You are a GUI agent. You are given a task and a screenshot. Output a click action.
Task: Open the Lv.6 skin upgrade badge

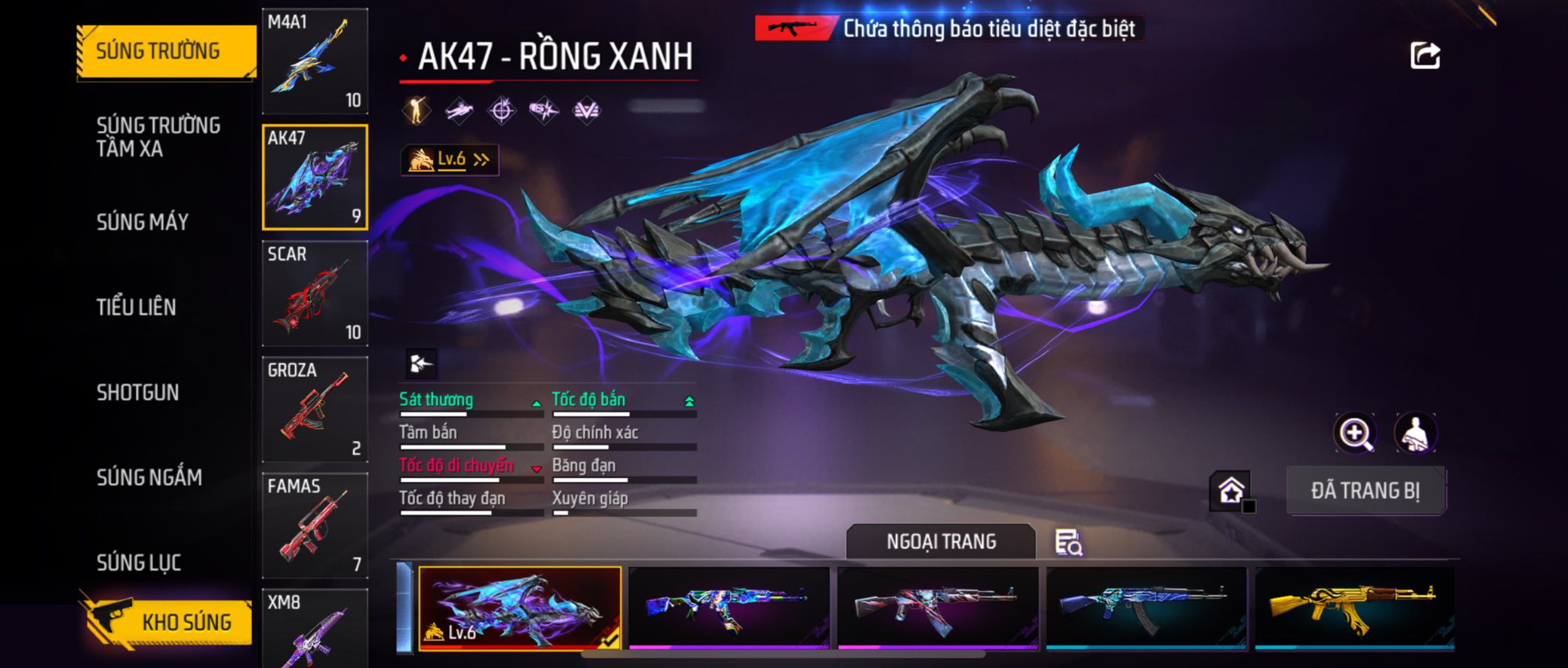point(450,160)
